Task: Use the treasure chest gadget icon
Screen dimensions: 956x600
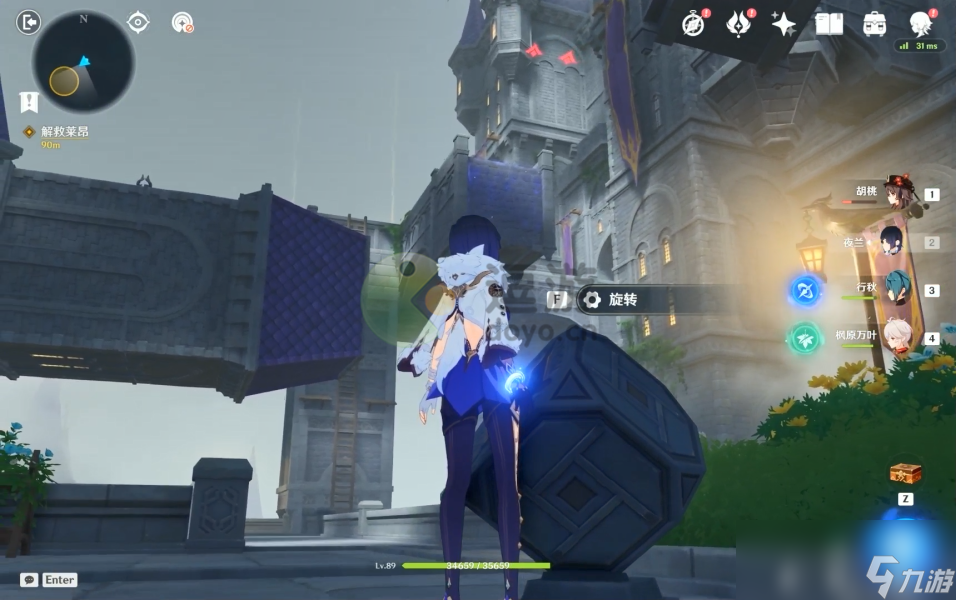Action: click(x=905, y=474)
